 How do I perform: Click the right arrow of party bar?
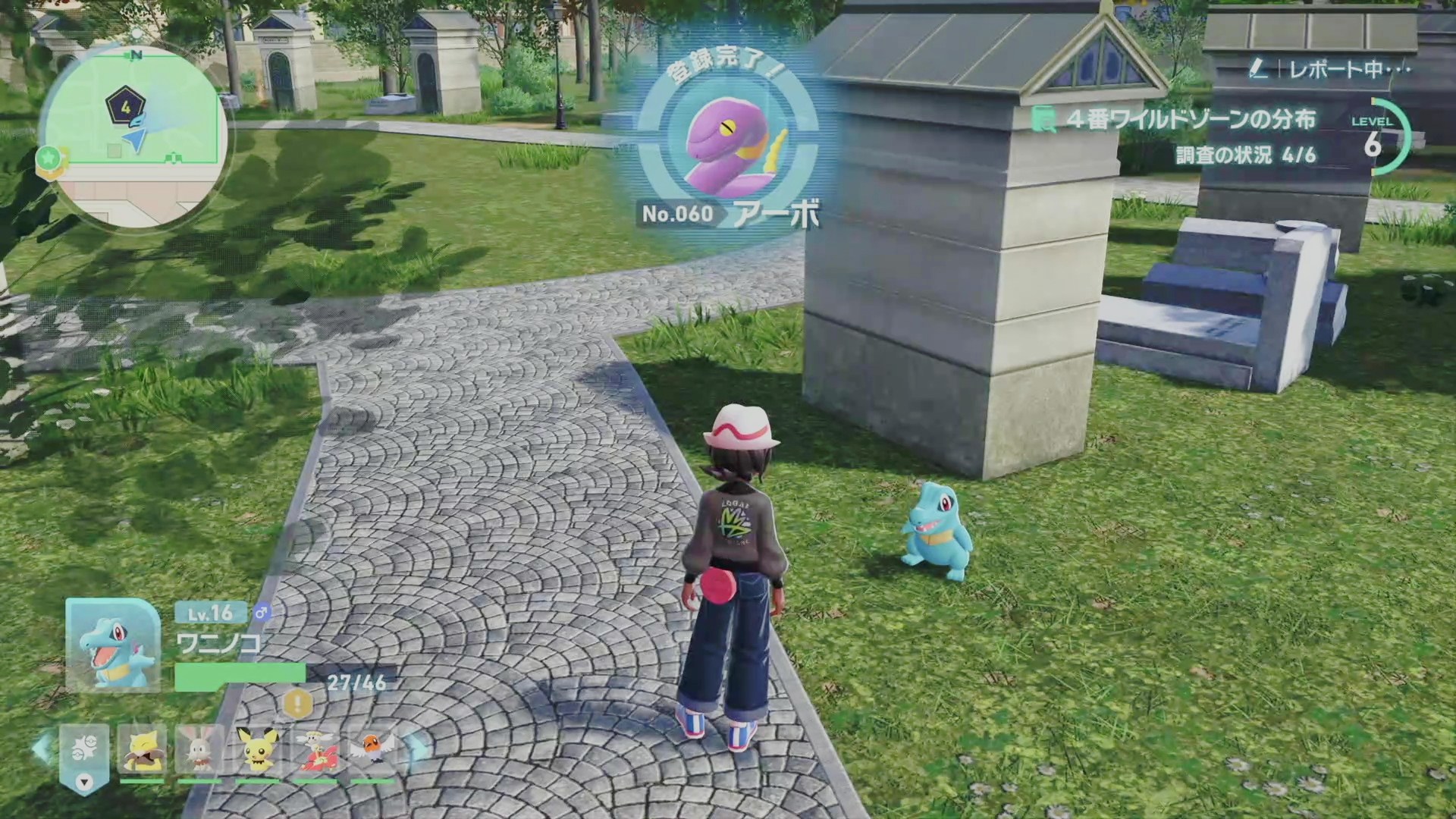click(416, 748)
